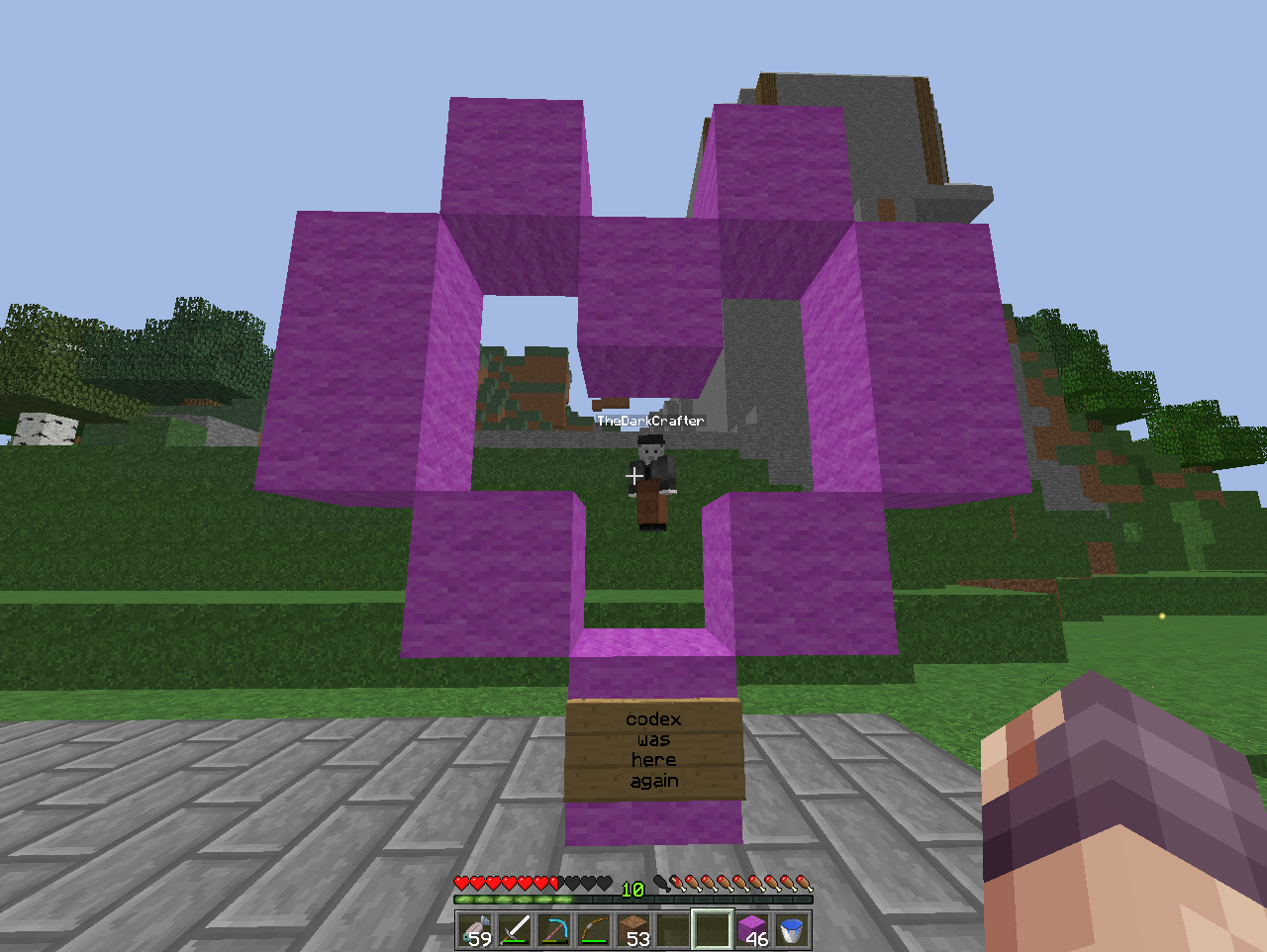This screenshot has width=1267, height=952.
Task: Click TheDarkCrafter's nametag
Action: 651,421
